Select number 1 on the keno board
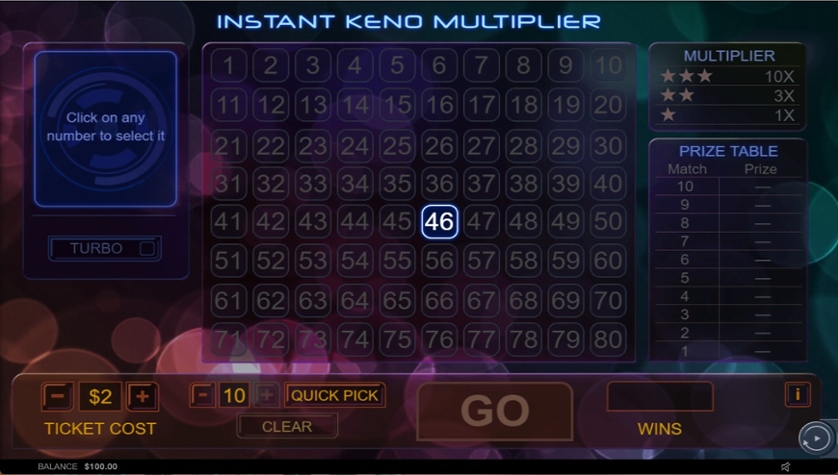Viewport: 838px width, 475px height. tap(229, 66)
